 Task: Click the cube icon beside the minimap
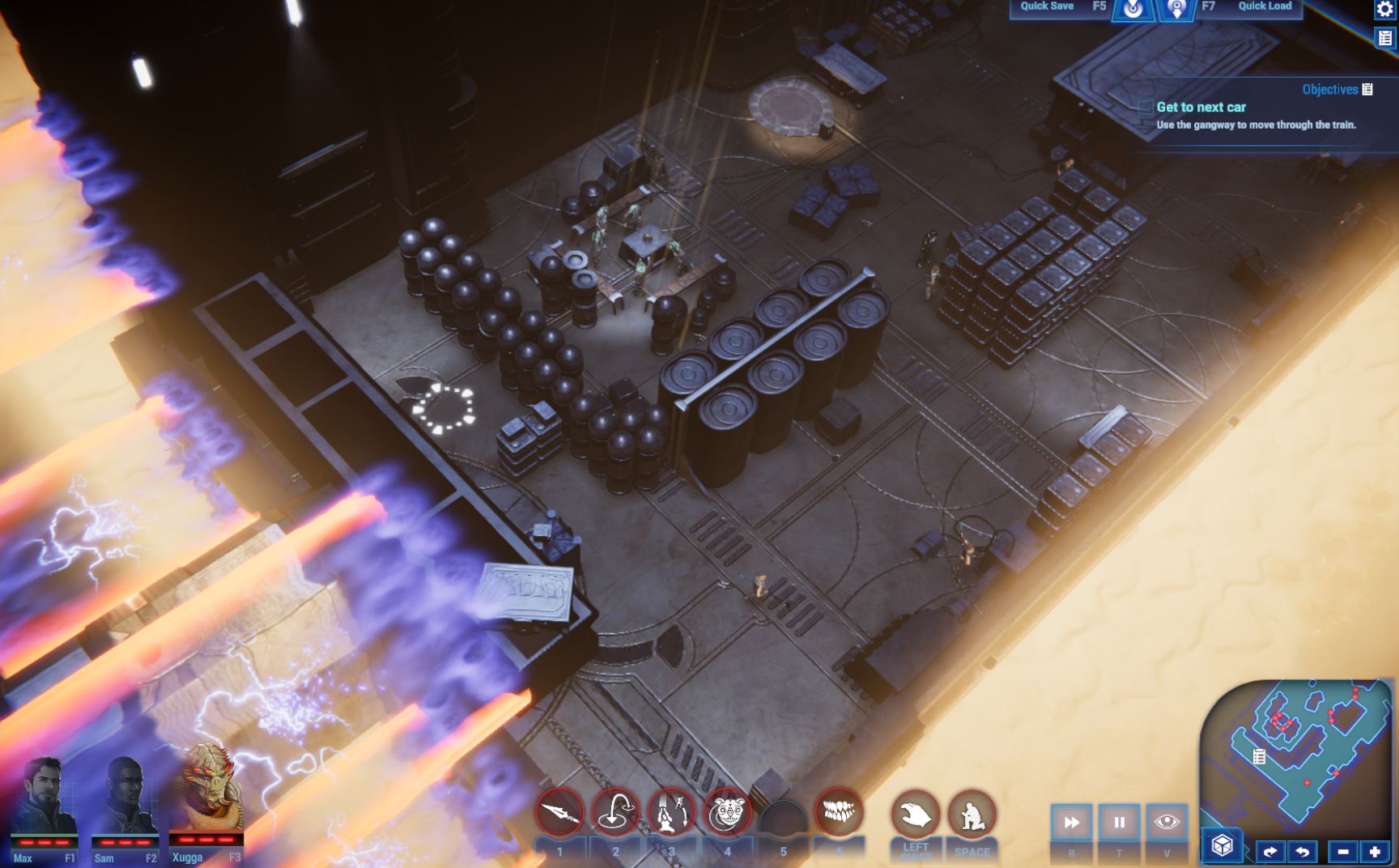click(x=1222, y=846)
